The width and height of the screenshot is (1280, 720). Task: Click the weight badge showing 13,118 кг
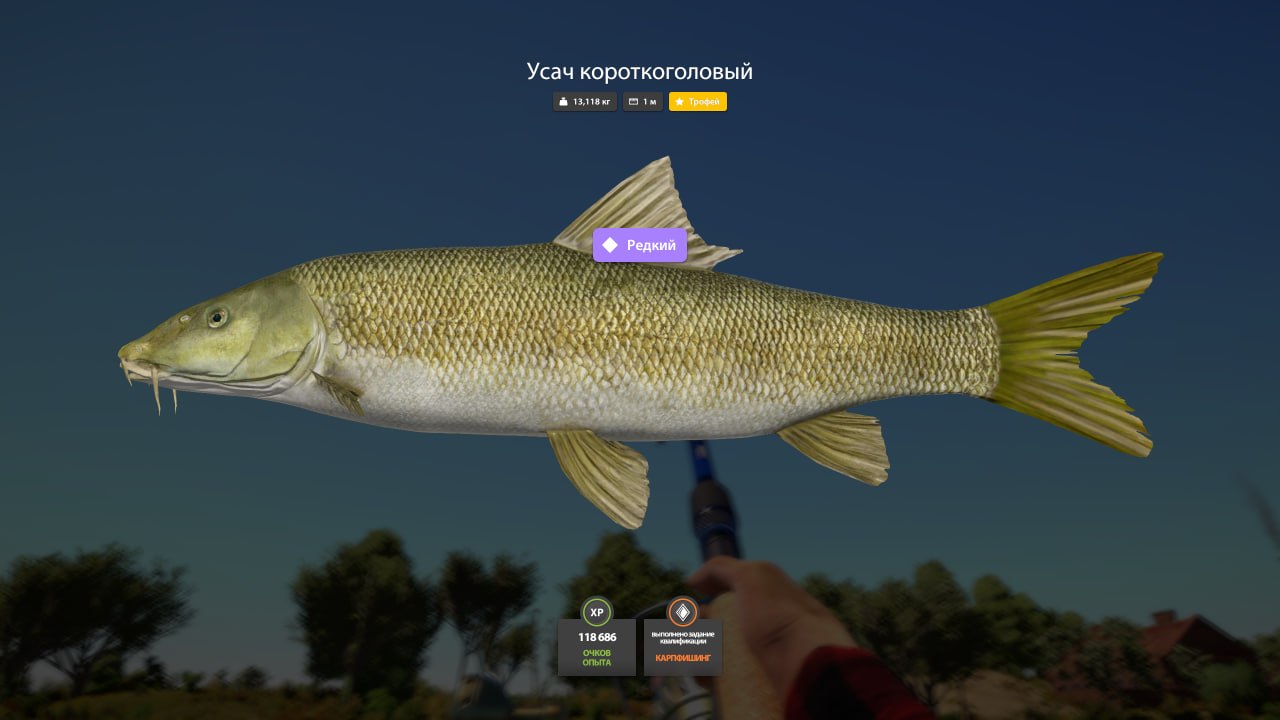click(x=584, y=101)
